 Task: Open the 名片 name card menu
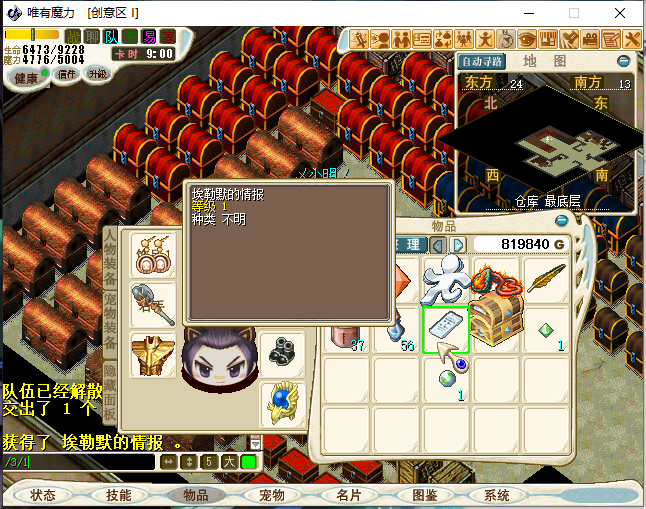pyautogui.click(x=348, y=495)
